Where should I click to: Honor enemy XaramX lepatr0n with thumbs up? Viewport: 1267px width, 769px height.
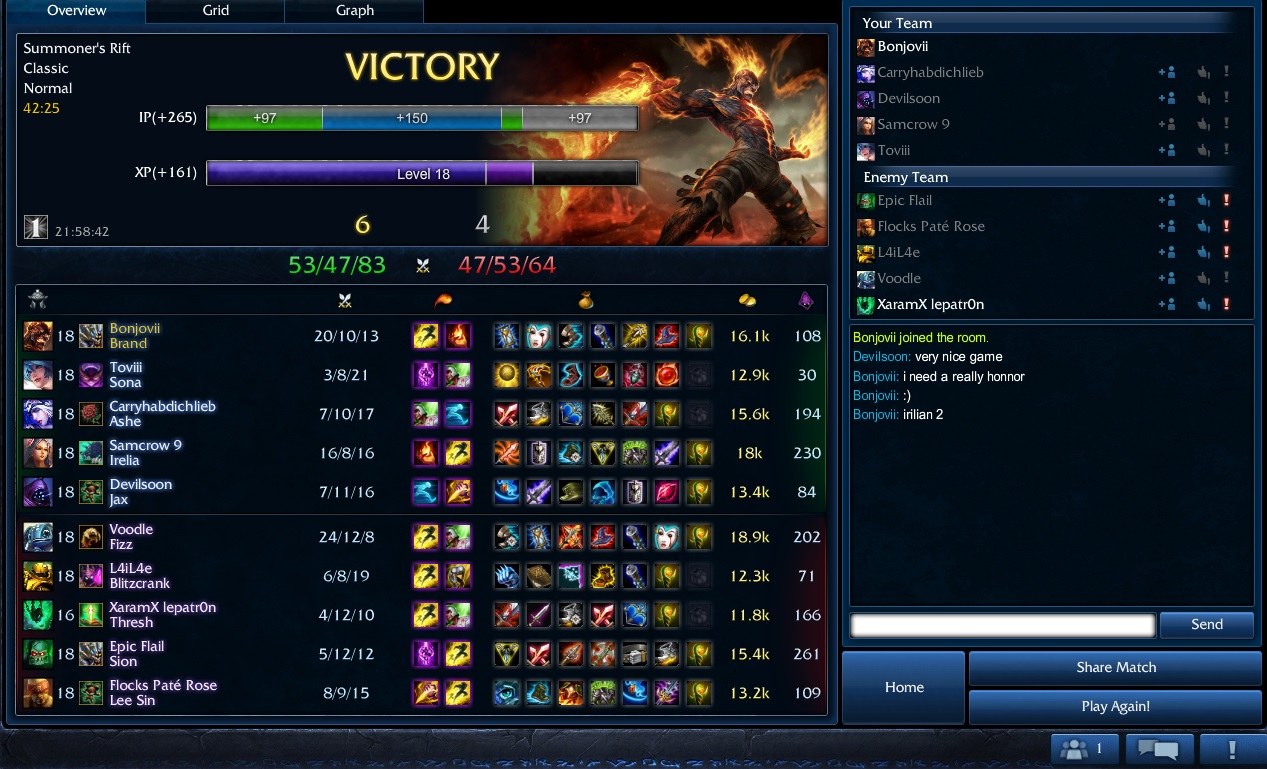pyautogui.click(x=1203, y=304)
